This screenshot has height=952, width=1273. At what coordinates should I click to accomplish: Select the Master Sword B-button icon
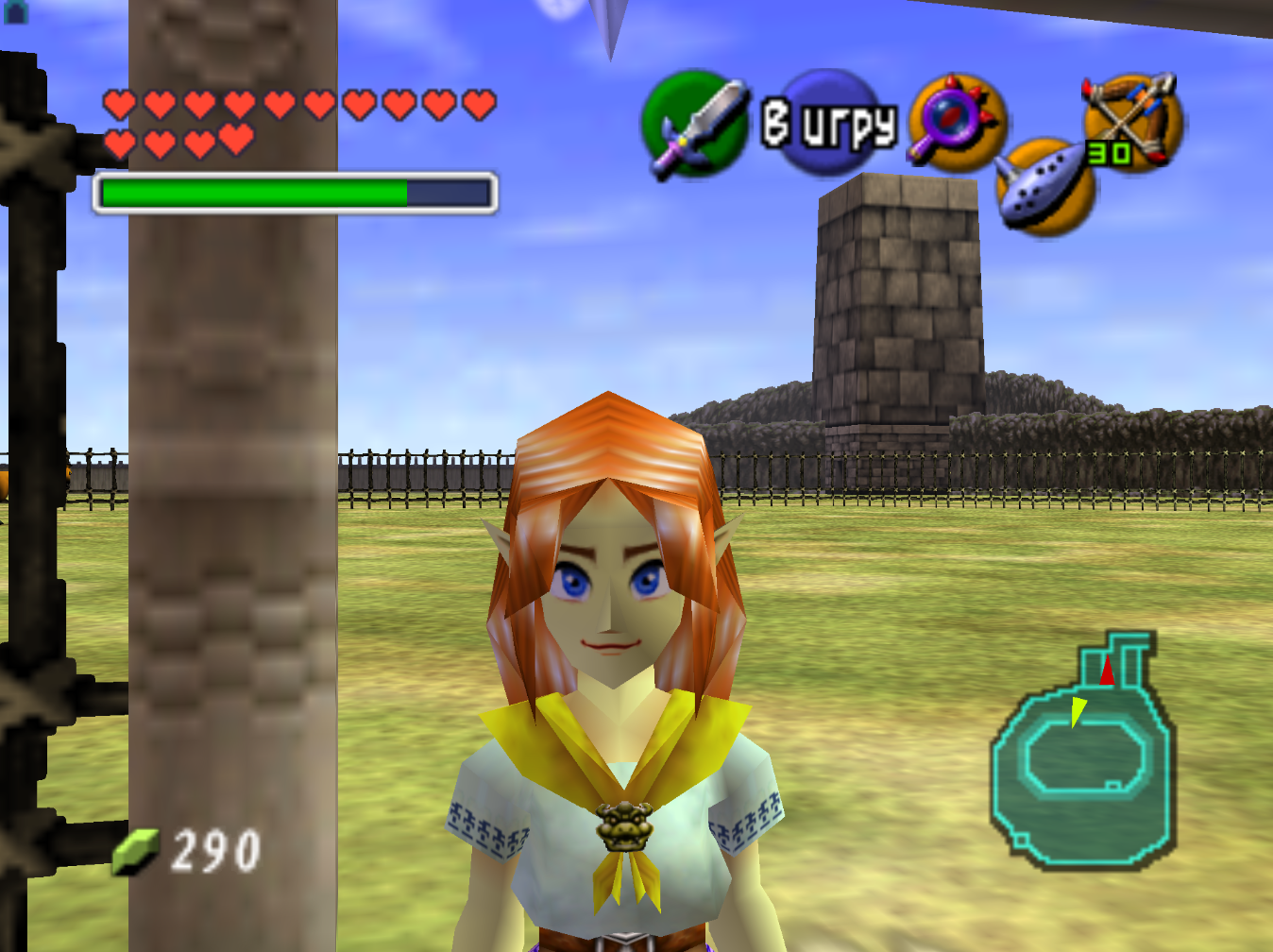[695, 124]
